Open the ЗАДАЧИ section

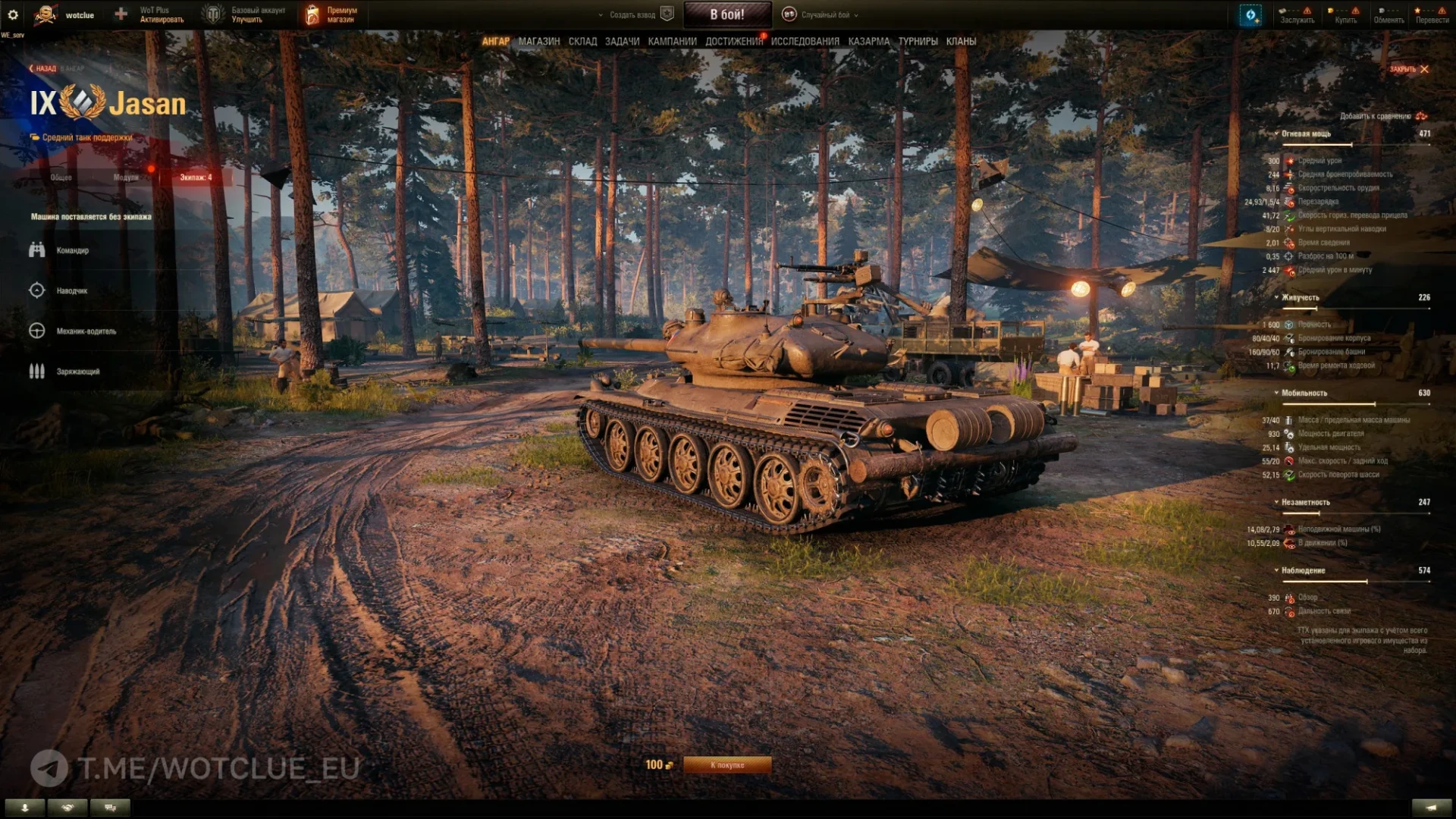pyautogui.click(x=622, y=42)
